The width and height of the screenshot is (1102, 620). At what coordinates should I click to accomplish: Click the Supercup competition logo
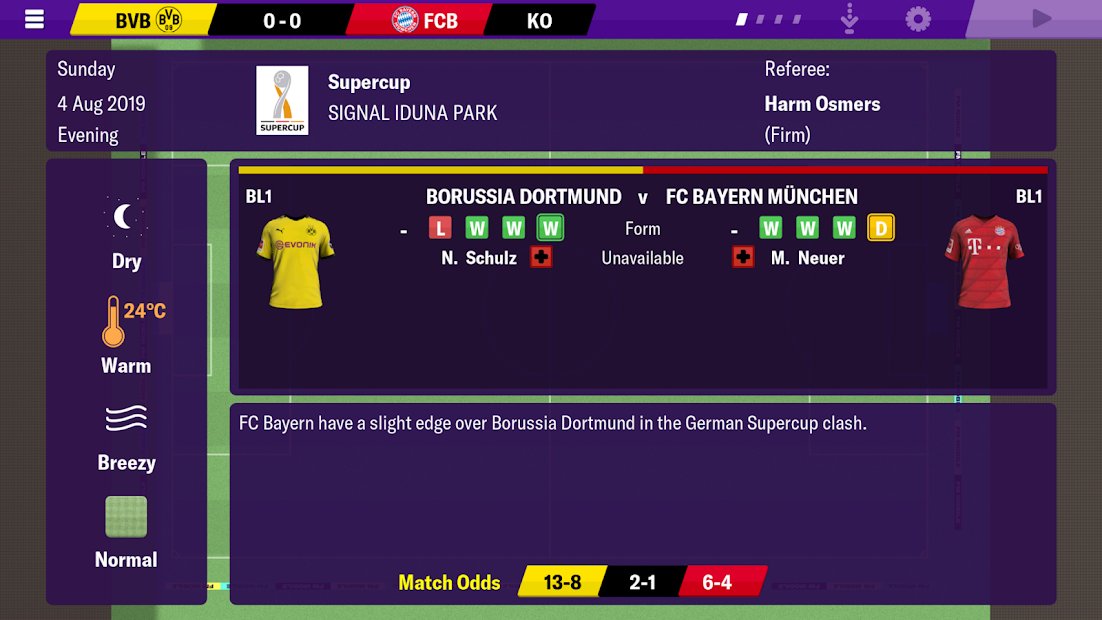[282, 101]
